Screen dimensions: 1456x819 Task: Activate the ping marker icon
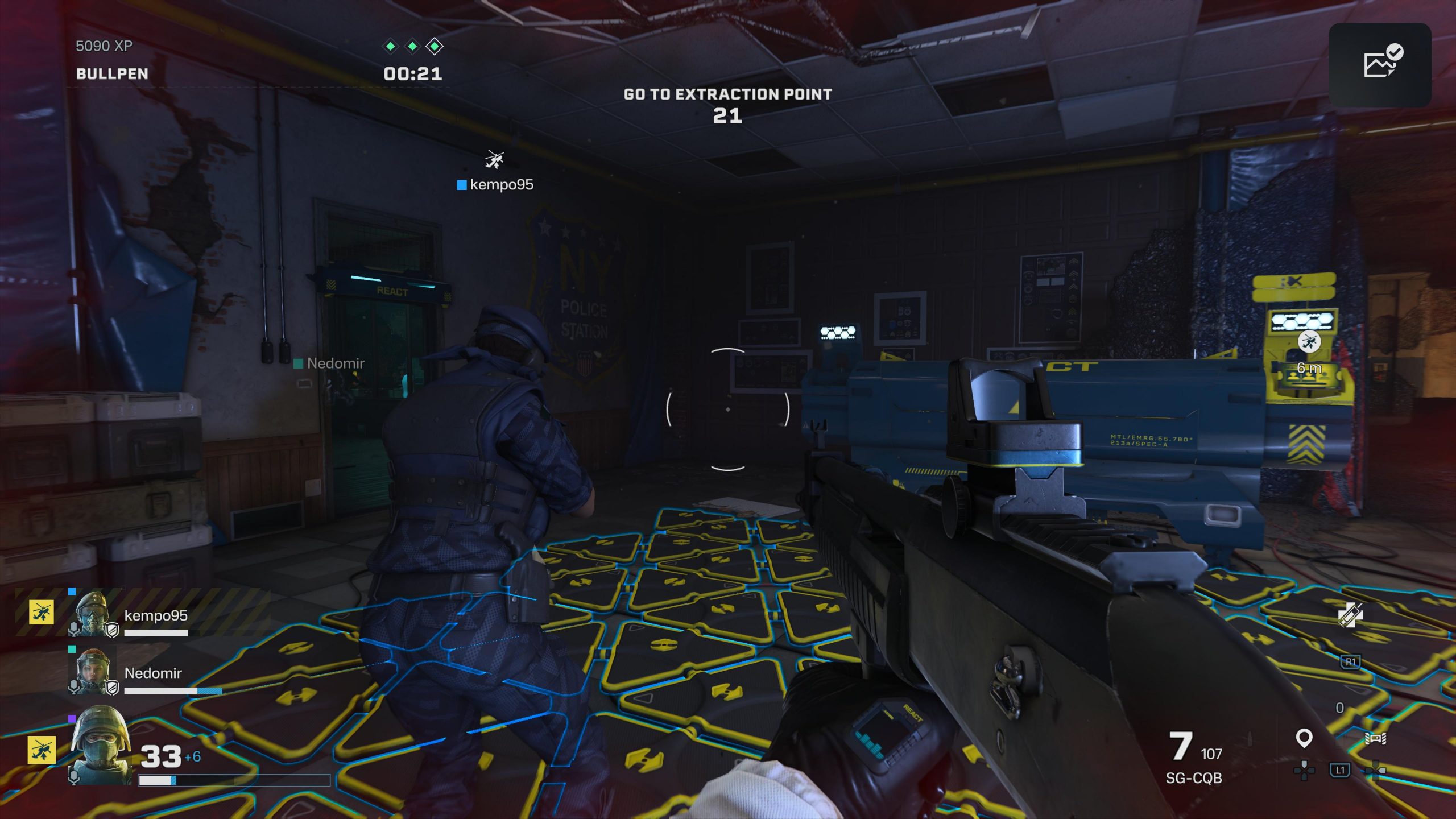coord(1304,738)
